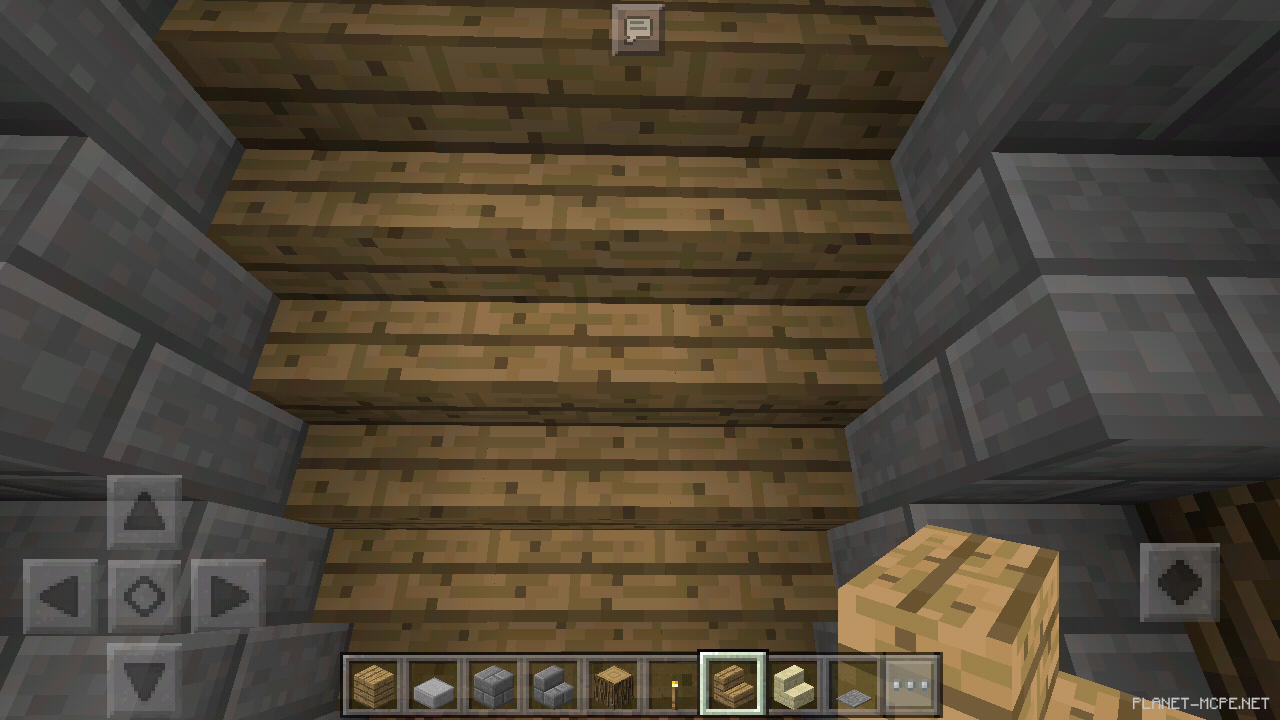This screenshot has height=720, width=1280.
Task: Tap the center diamond on the D-pad
Action: coord(146,597)
